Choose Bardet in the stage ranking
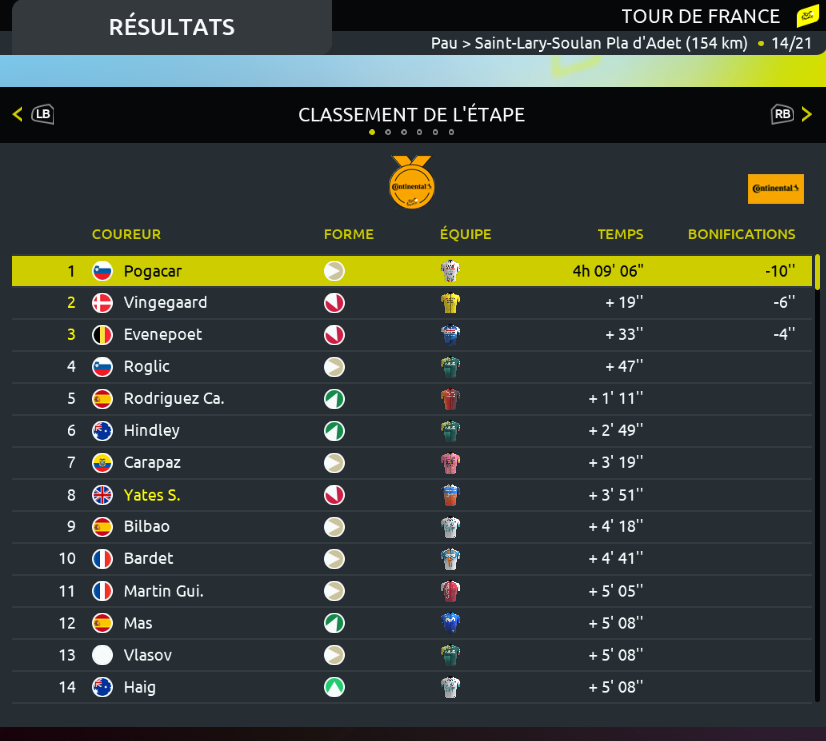Viewport: 826px width, 741px height. [411, 559]
